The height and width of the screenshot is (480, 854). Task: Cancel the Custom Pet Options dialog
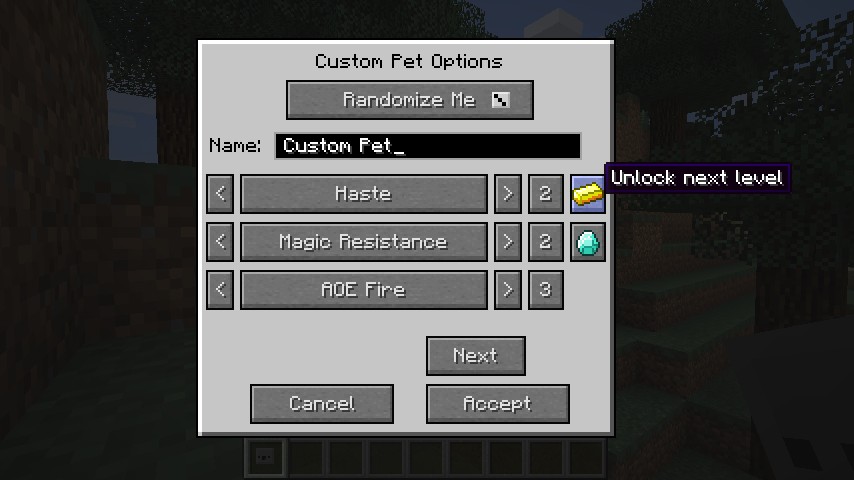[x=321, y=404]
